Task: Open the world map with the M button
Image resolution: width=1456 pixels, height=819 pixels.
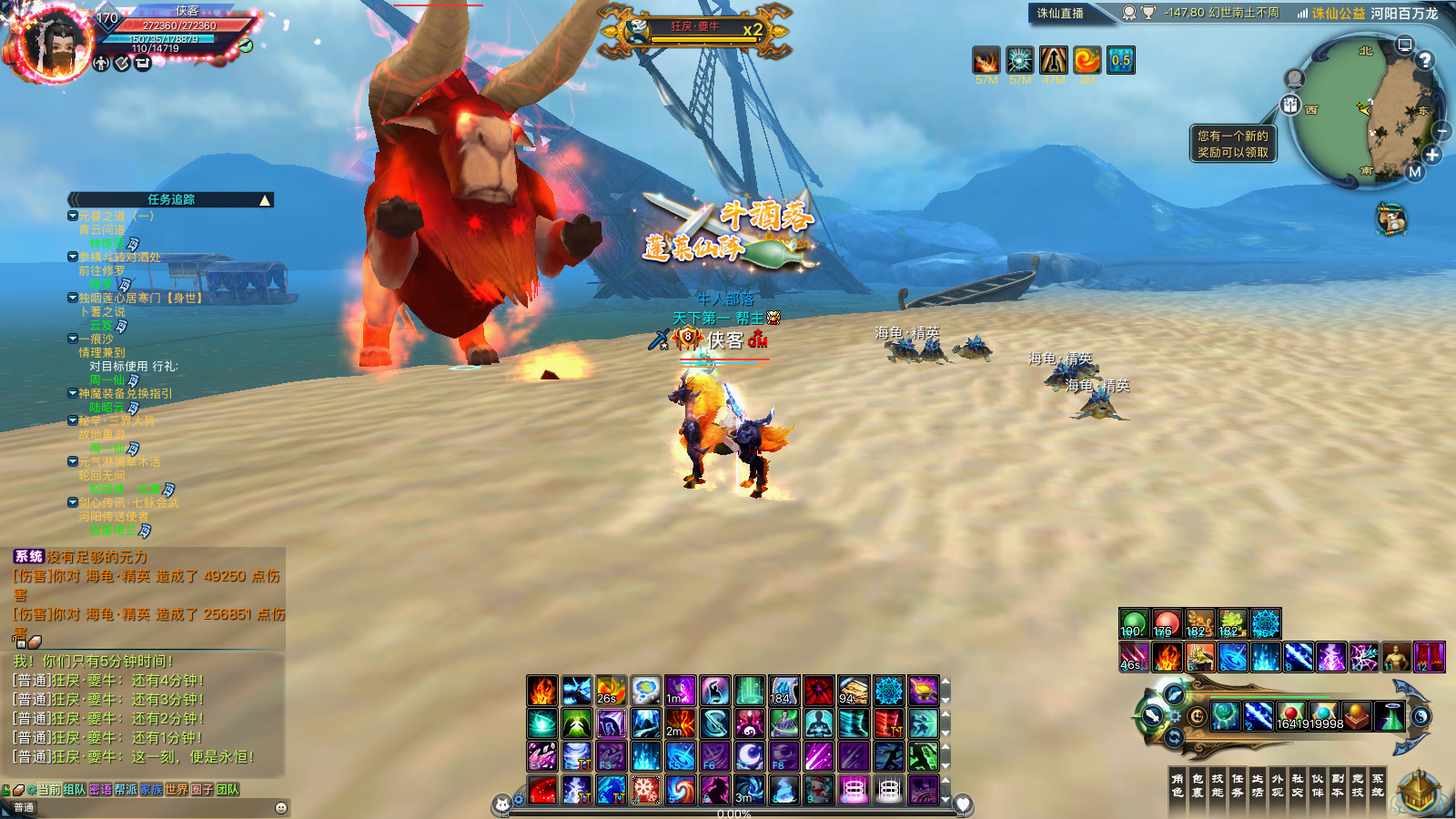Action: [1414, 171]
